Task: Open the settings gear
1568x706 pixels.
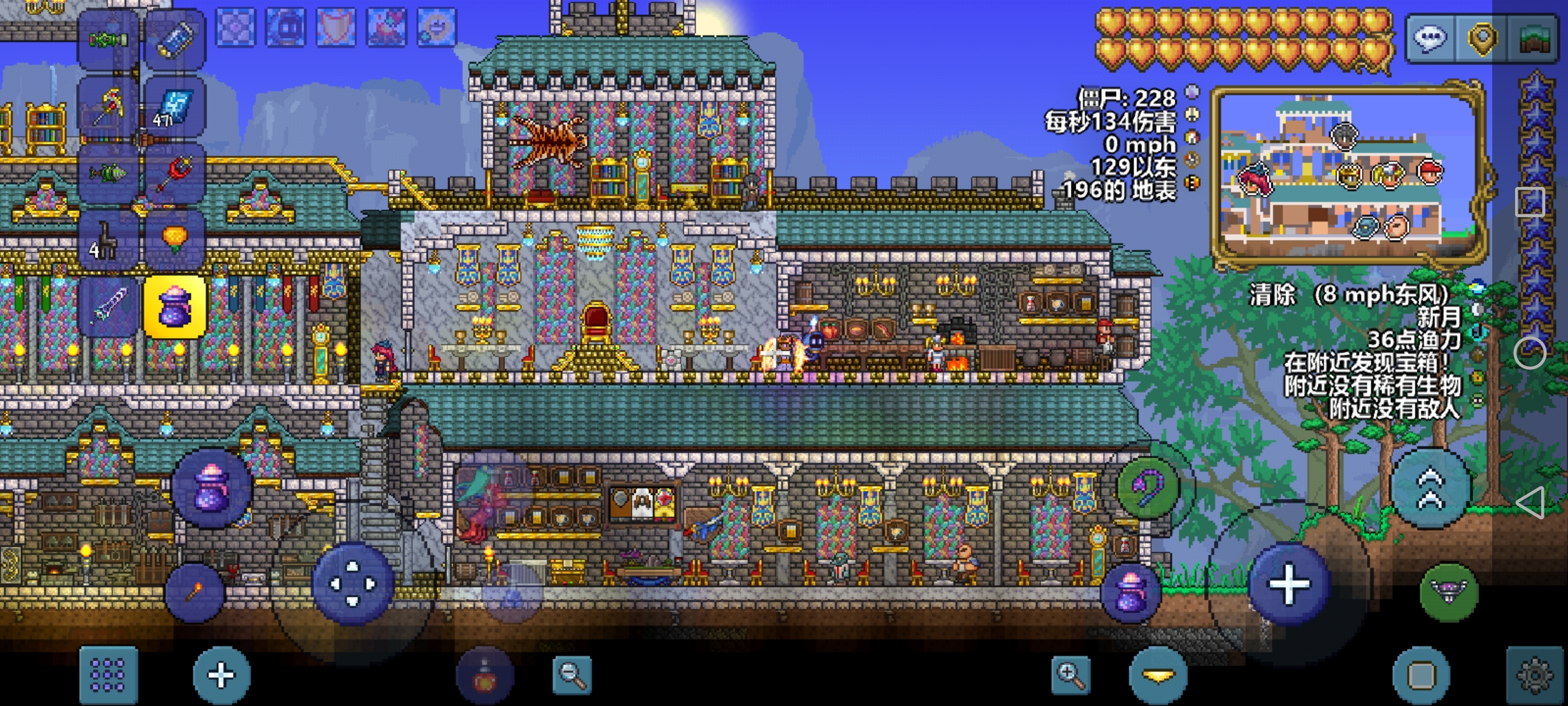Action: coord(1535,675)
